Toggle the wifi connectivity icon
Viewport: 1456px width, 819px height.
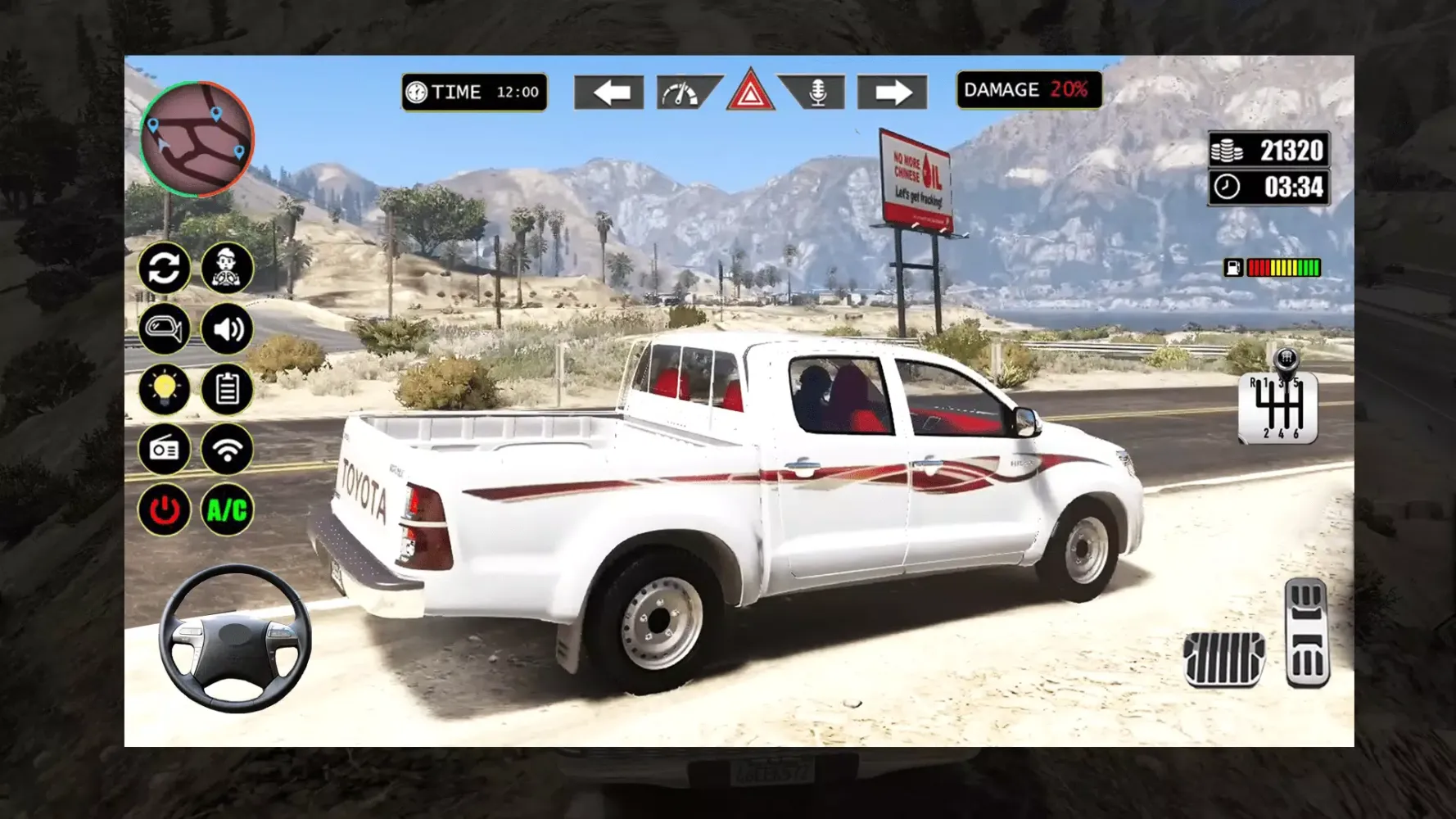(227, 450)
